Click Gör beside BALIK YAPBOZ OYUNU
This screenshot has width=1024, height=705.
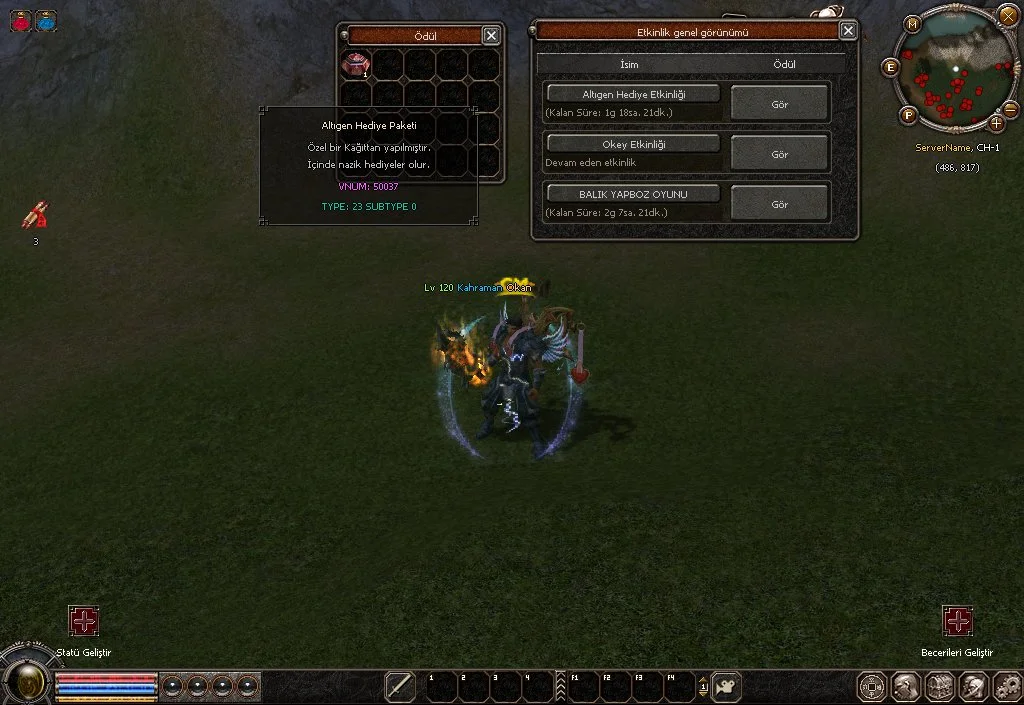point(779,203)
